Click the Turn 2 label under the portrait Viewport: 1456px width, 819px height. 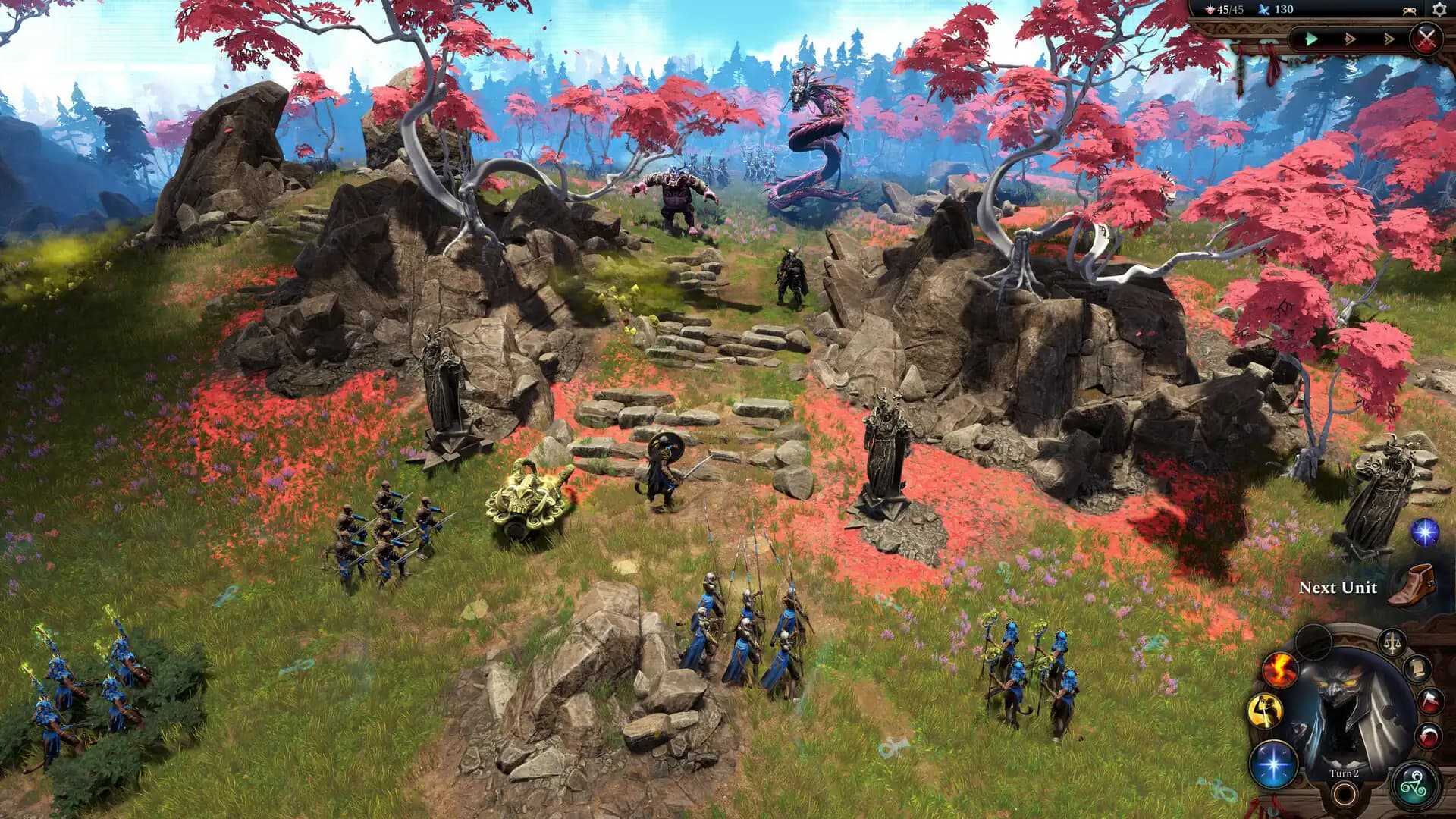pos(1344,773)
